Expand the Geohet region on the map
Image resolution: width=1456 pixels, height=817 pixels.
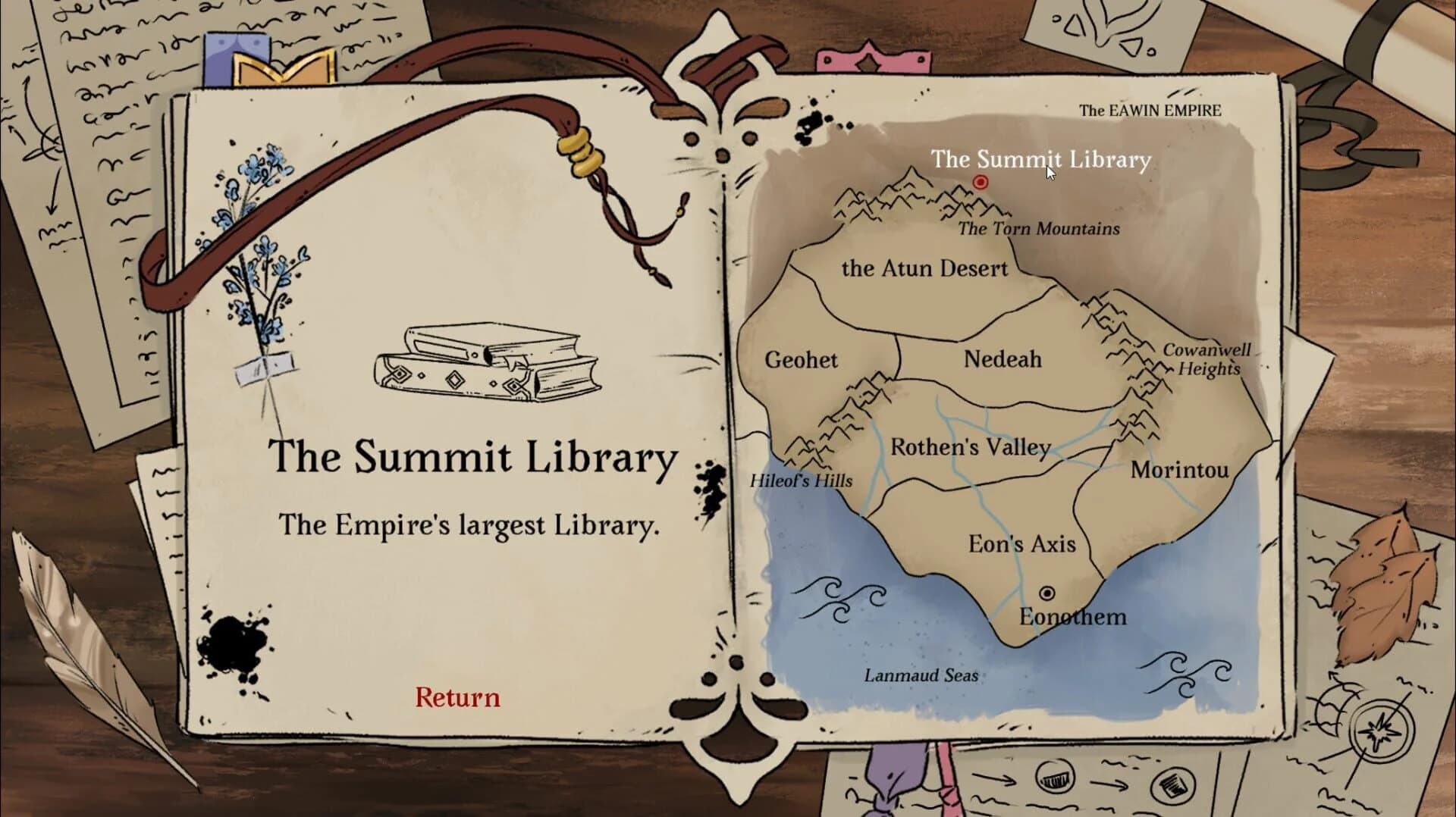(x=803, y=361)
